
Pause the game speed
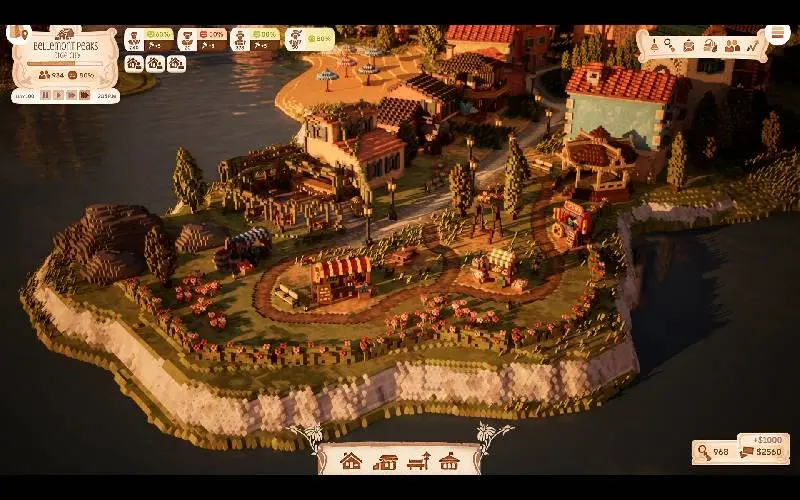[44, 96]
